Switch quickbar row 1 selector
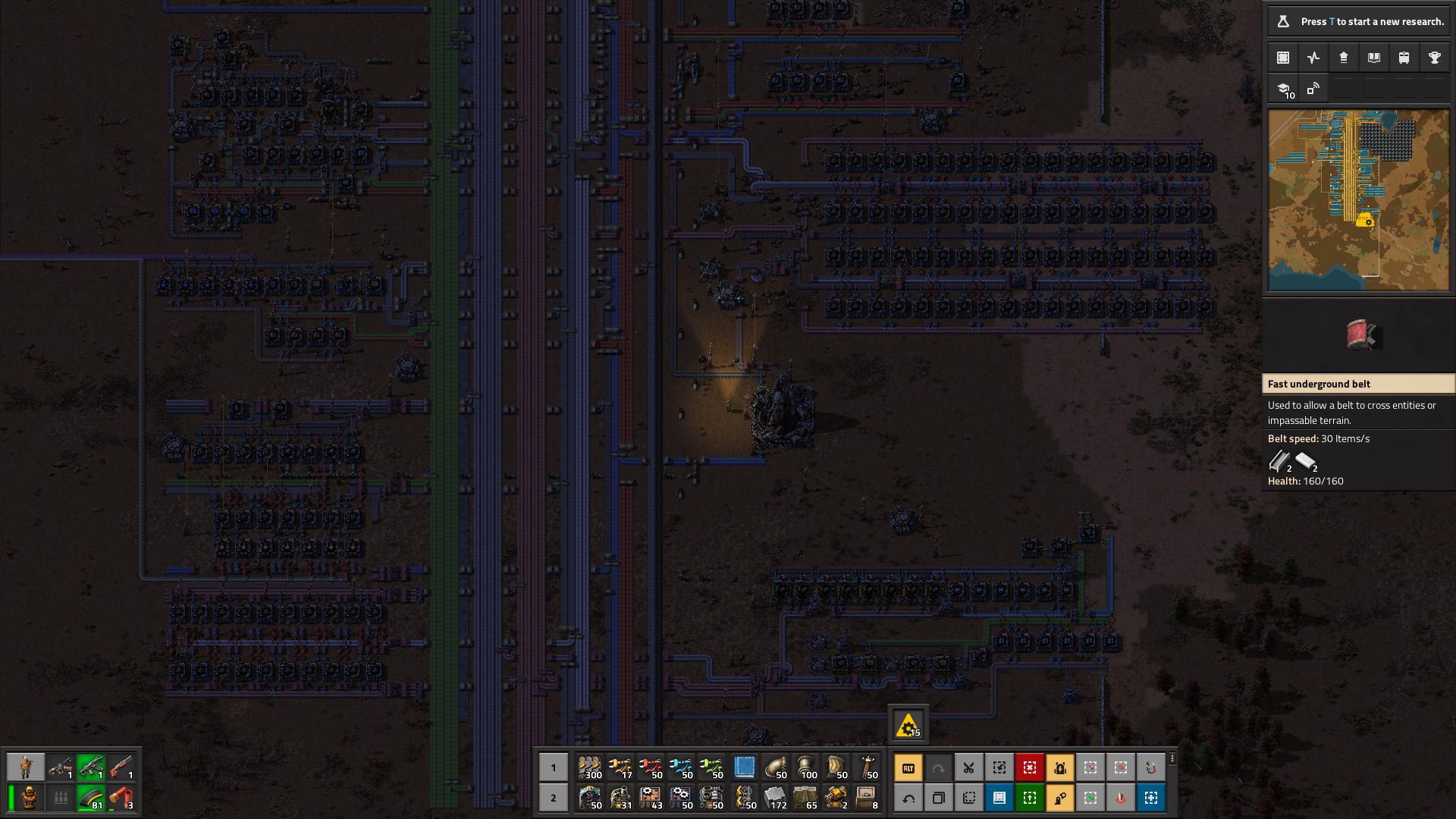1456x819 pixels. [x=553, y=767]
